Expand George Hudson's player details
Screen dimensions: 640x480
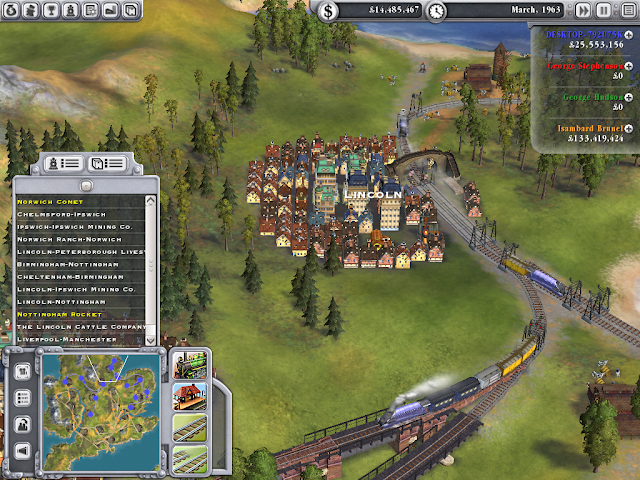tap(630, 94)
